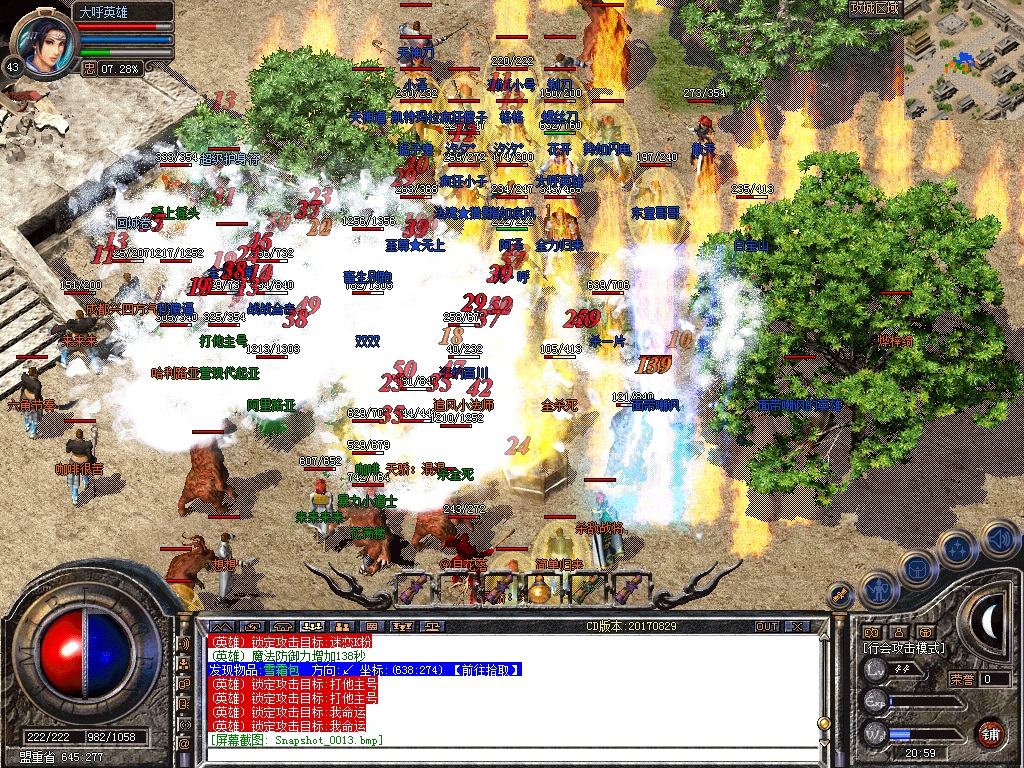Open the bag round button

point(915,568)
